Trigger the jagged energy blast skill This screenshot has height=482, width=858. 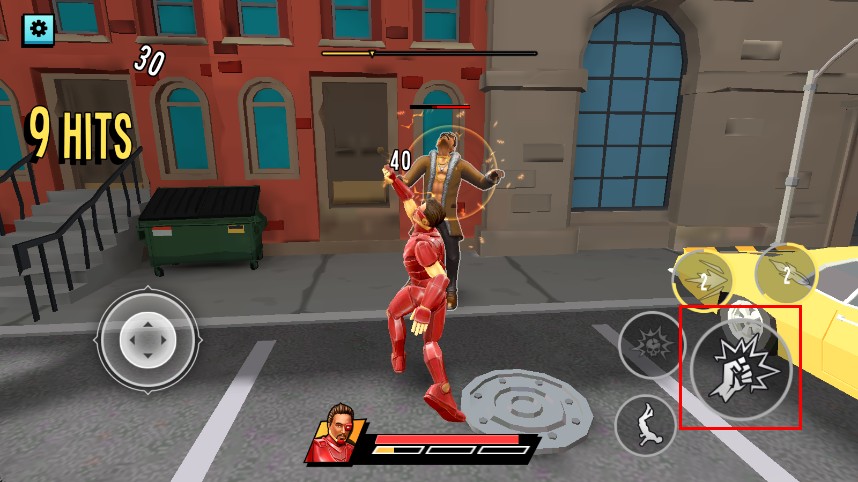pos(705,281)
